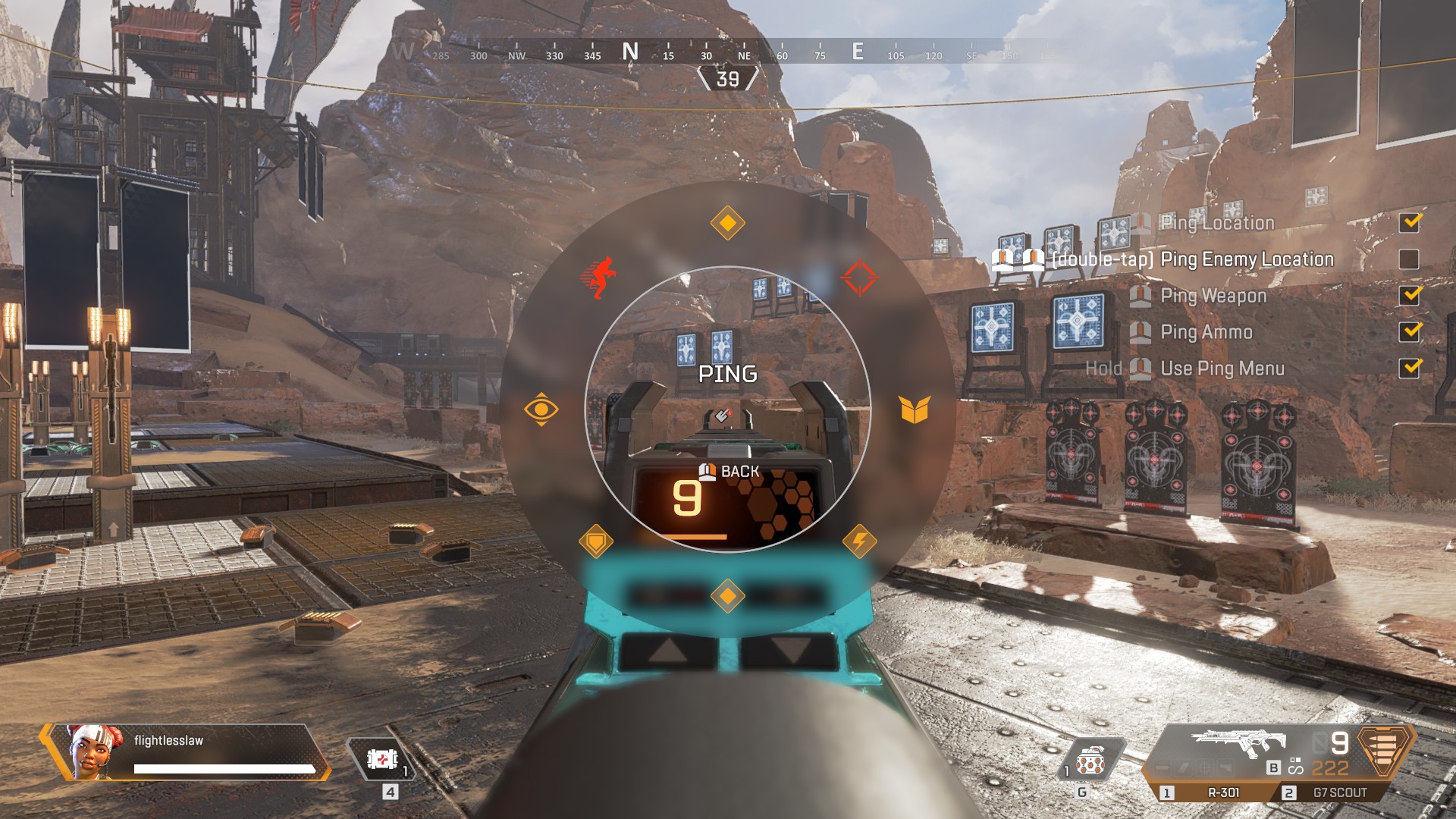This screenshot has height=819, width=1456.
Task: Select the red crosshair ping option
Action: (861, 275)
